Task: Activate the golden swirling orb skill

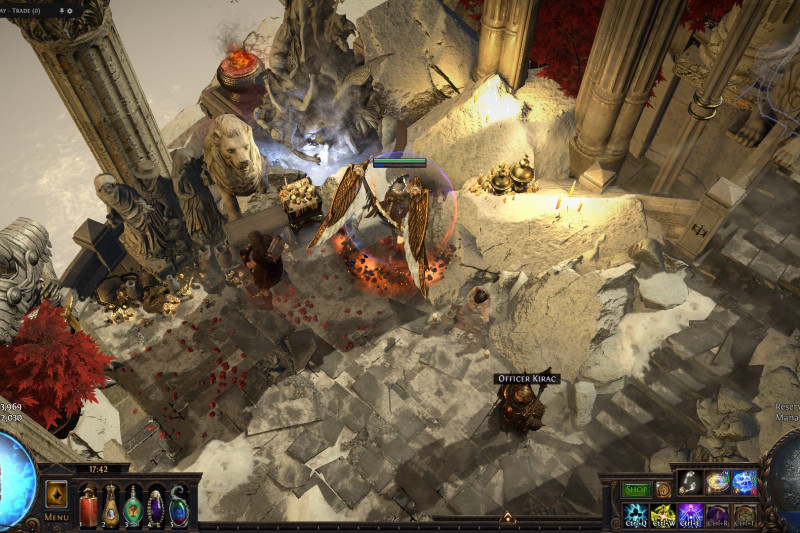Action: [x=717, y=482]
